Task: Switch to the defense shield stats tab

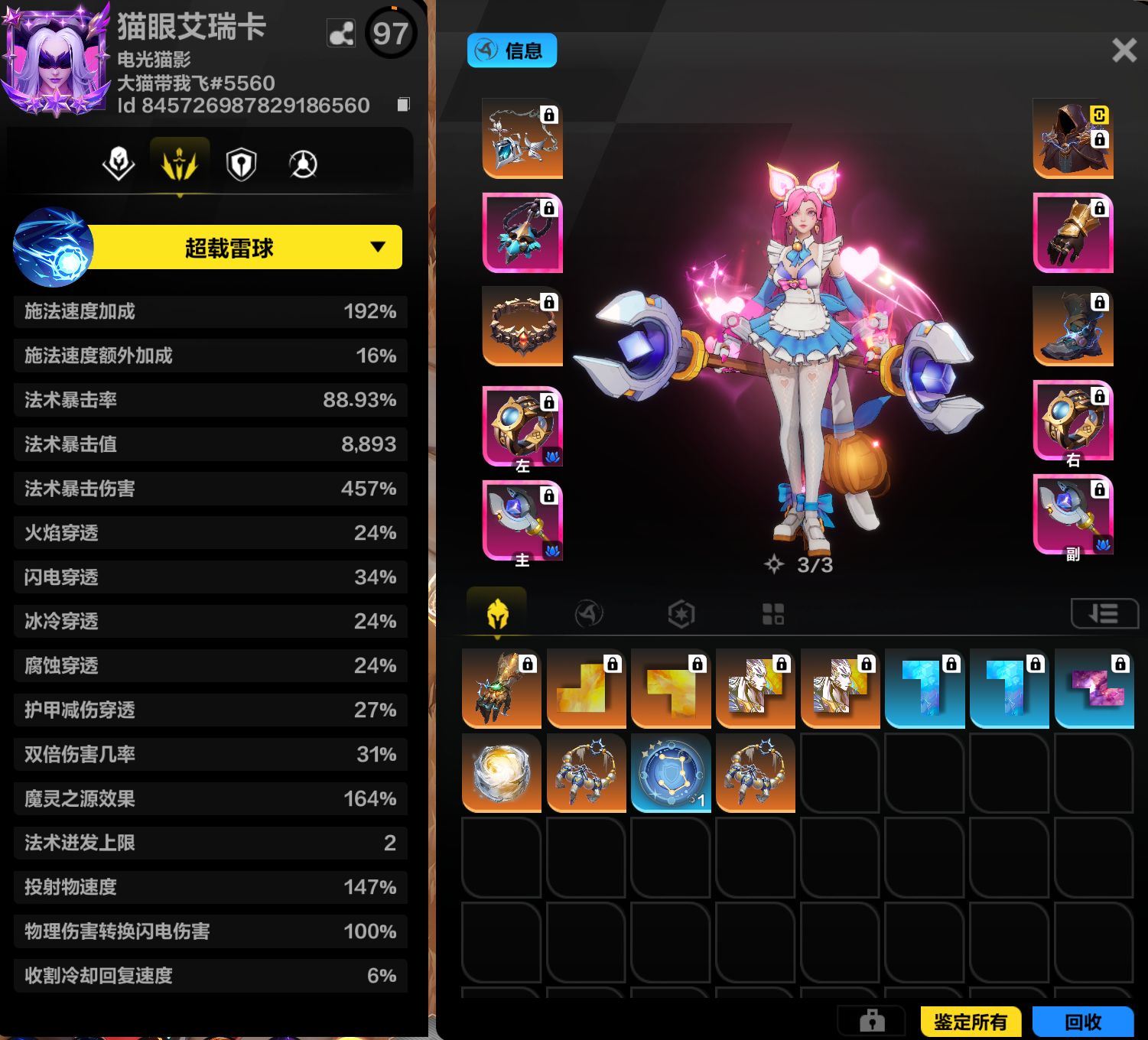Action: click(x=241, y=163)
